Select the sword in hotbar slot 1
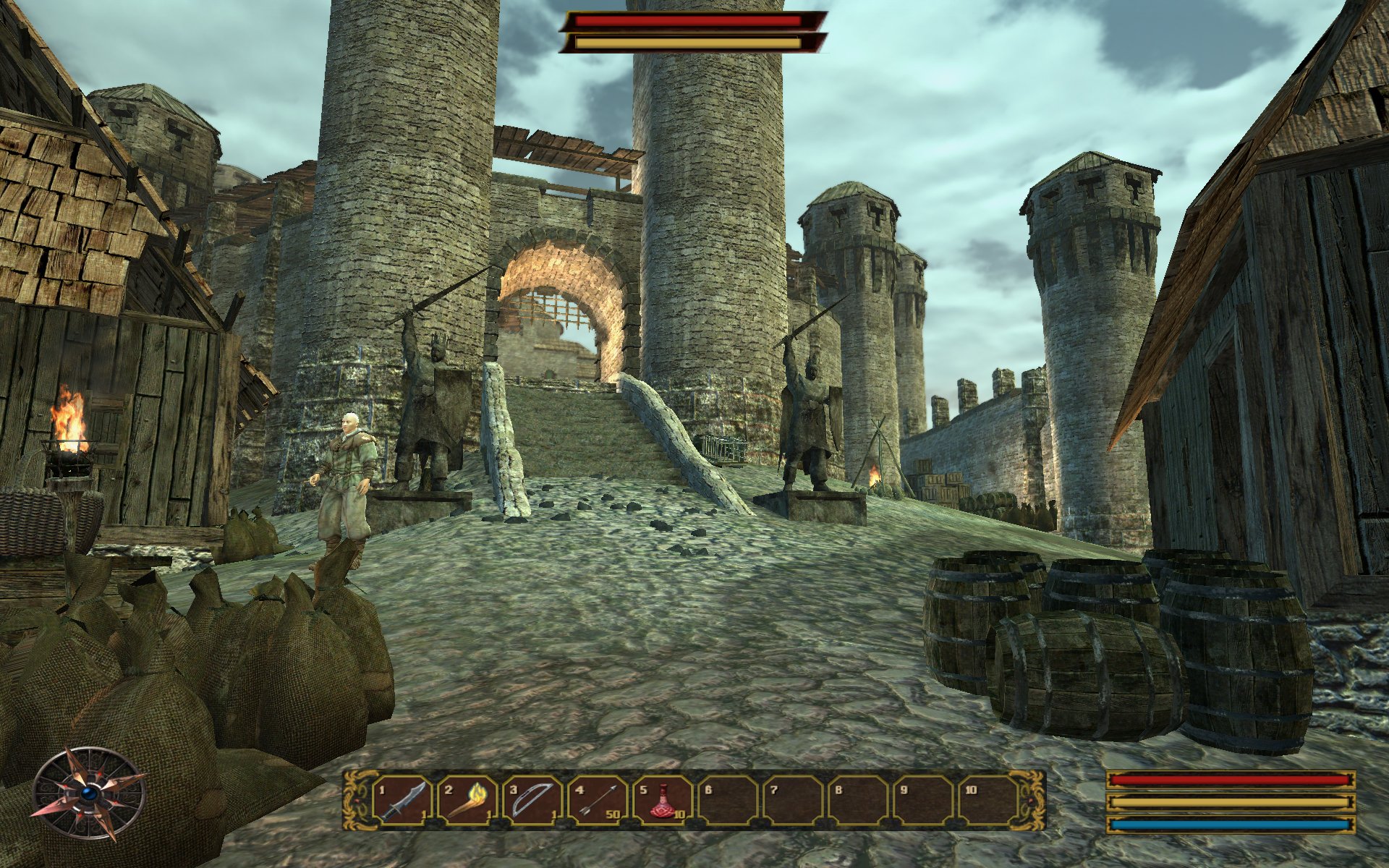This screenshot has height=868, width=1389. coord(400,800)
